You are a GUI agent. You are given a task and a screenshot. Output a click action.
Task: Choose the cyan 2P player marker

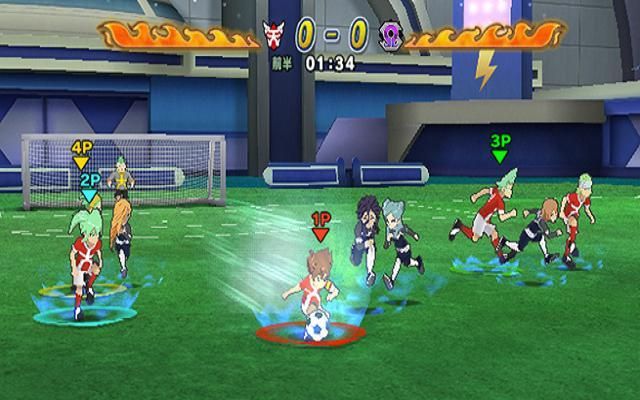[x=90, y=185]
